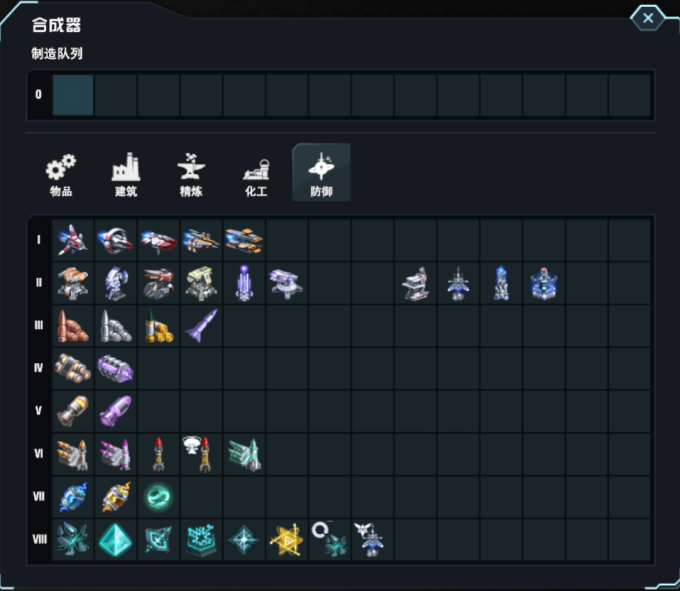Choose the orange gatling turret recipe
This screenshot has height=591, width=680.
pos(73,283)
